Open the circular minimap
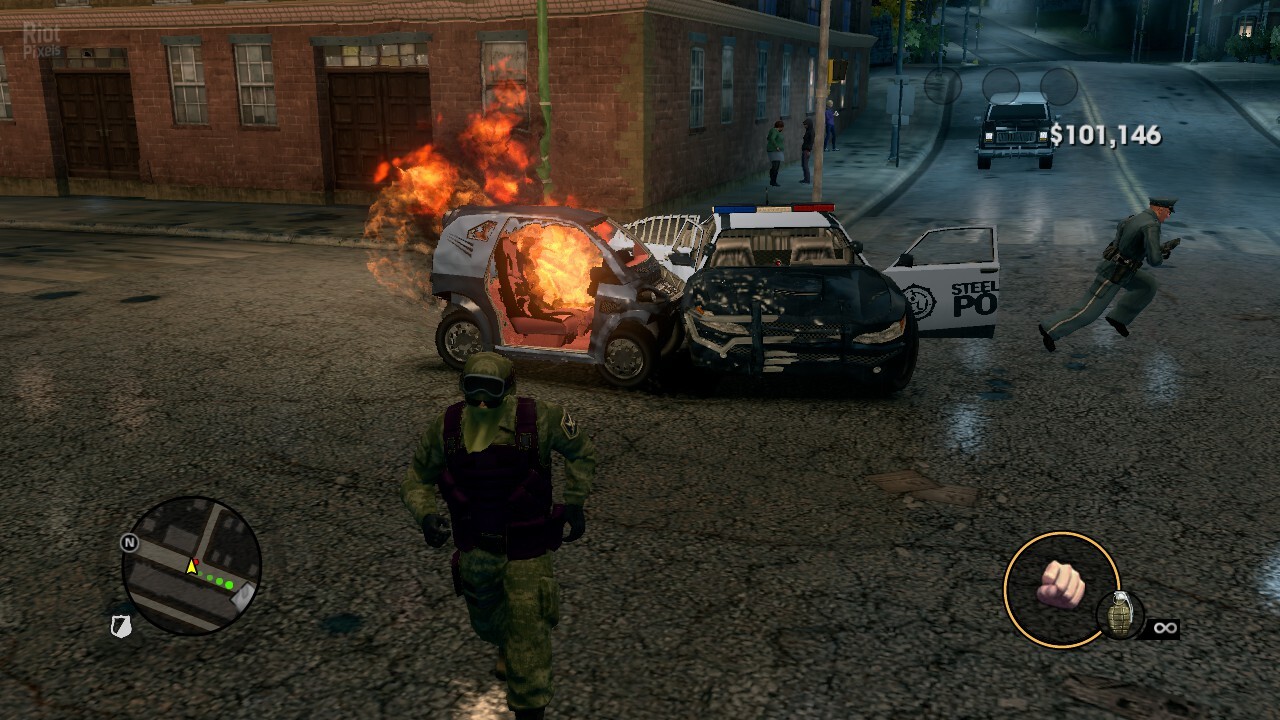 click(x=191, y=566)
